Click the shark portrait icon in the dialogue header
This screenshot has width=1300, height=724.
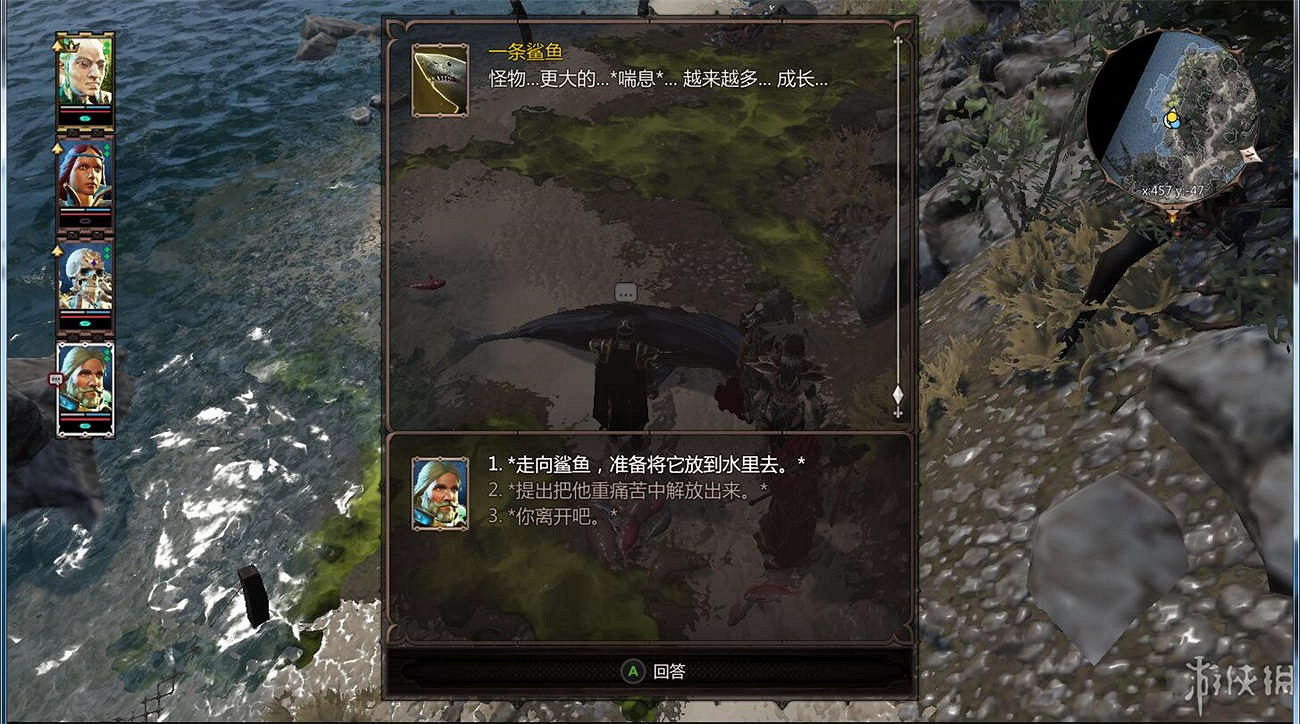tap(440, 80)
